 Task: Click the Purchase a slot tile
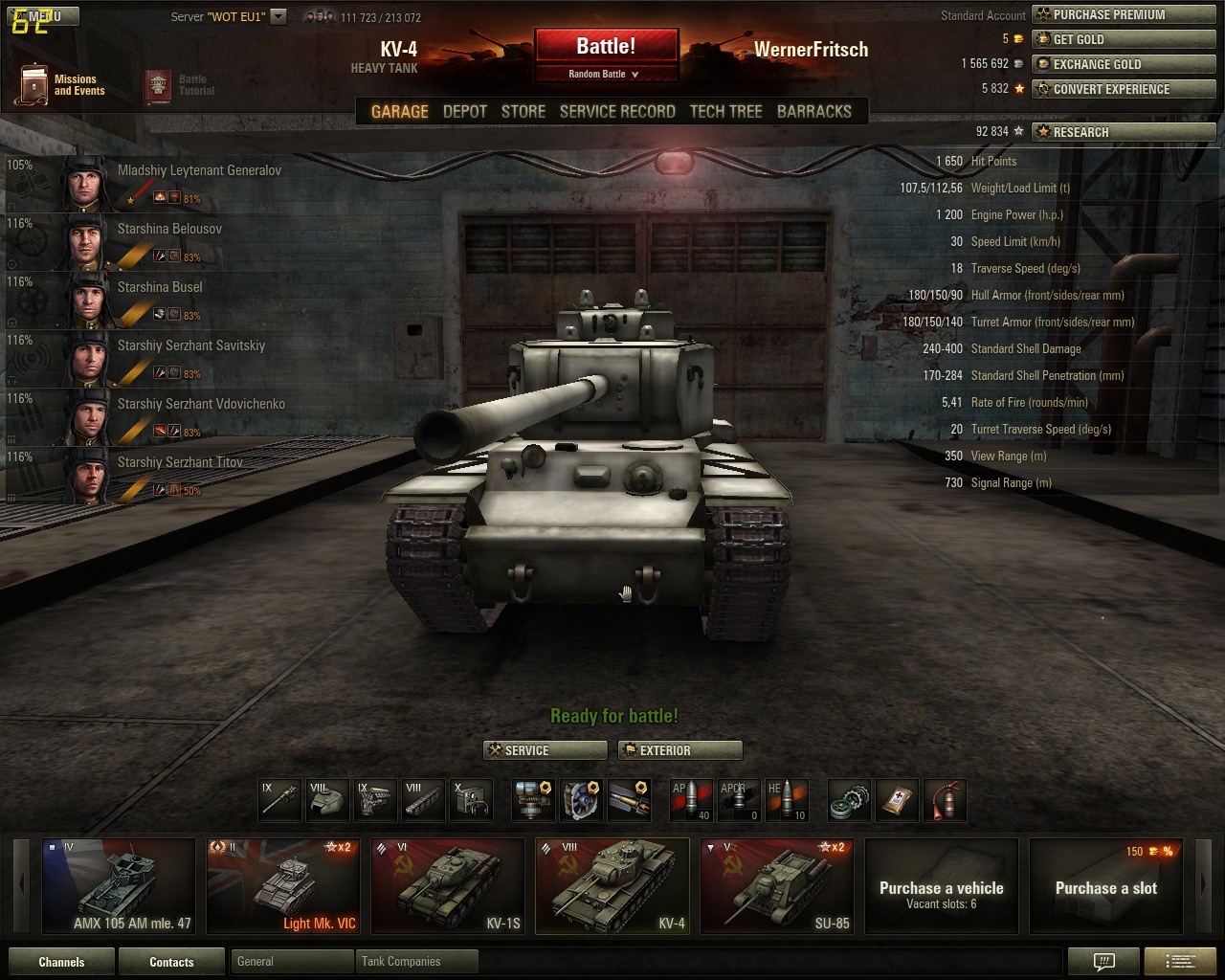coord(1105,885)
